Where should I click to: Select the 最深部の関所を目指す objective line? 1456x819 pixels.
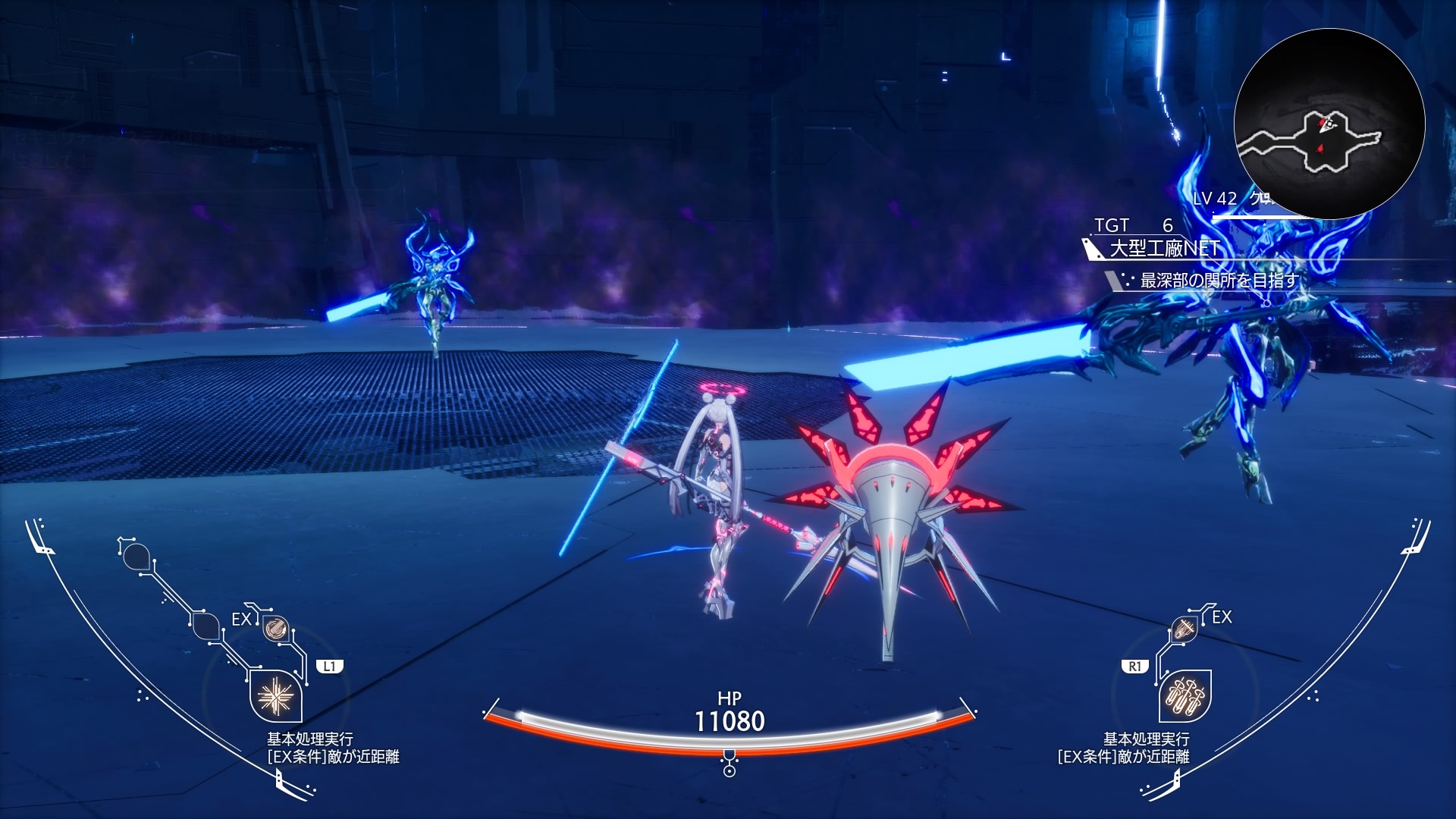click(1219, 281)
